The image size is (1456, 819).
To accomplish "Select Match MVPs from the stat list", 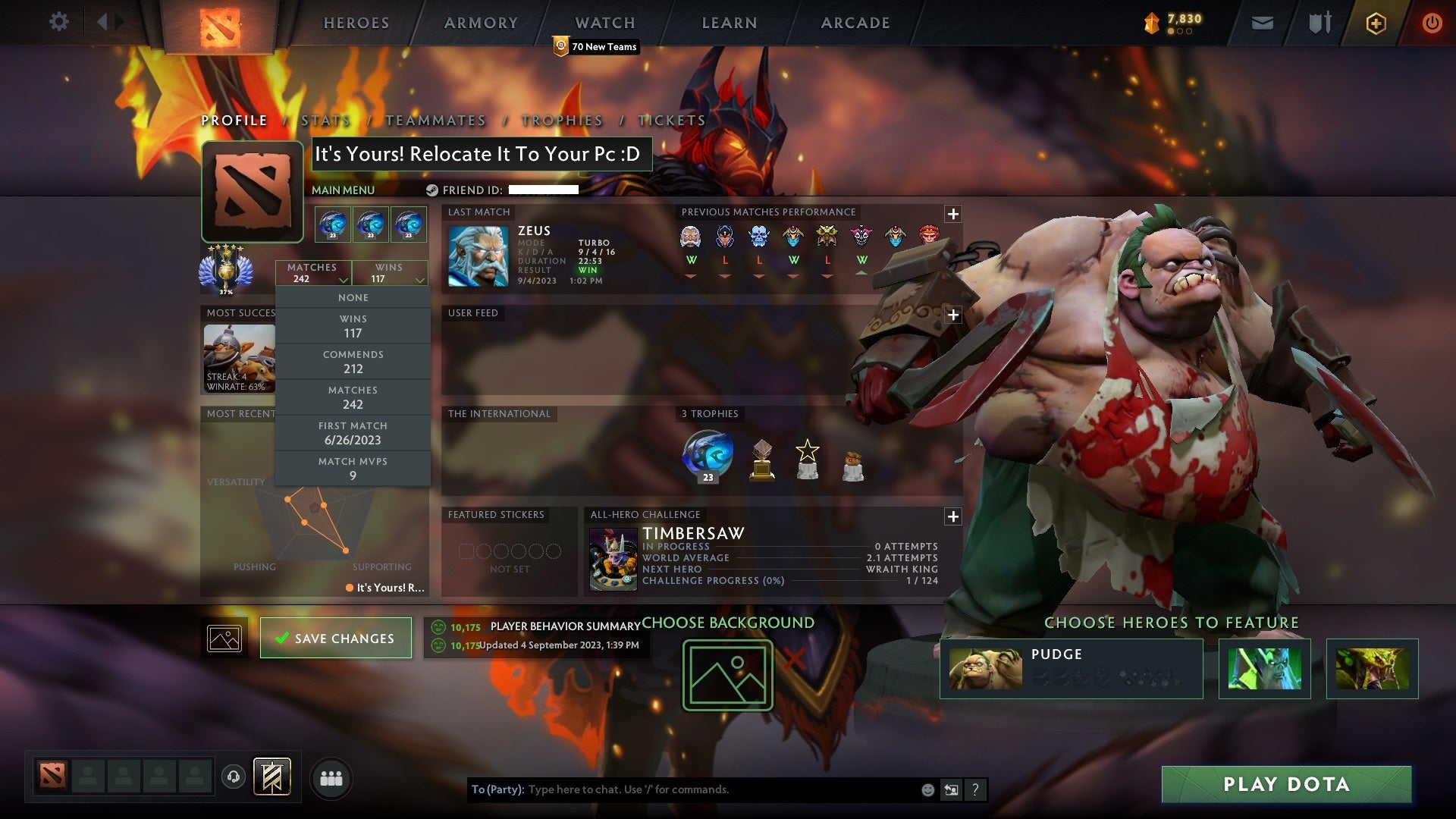I will pyautogui.click(x=353, y=468).
